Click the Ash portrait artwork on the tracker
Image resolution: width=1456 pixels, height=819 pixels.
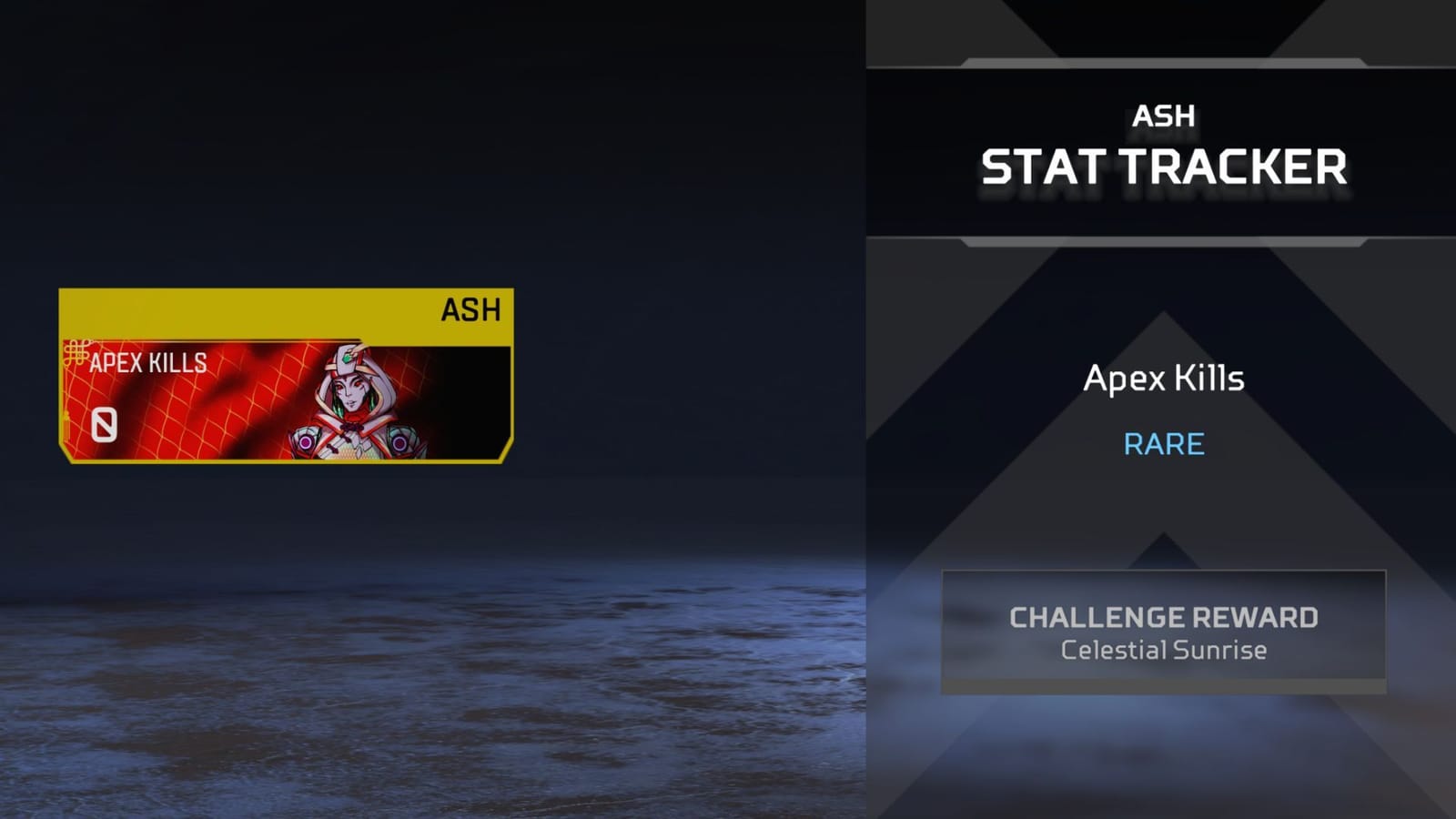coord(355,400)
